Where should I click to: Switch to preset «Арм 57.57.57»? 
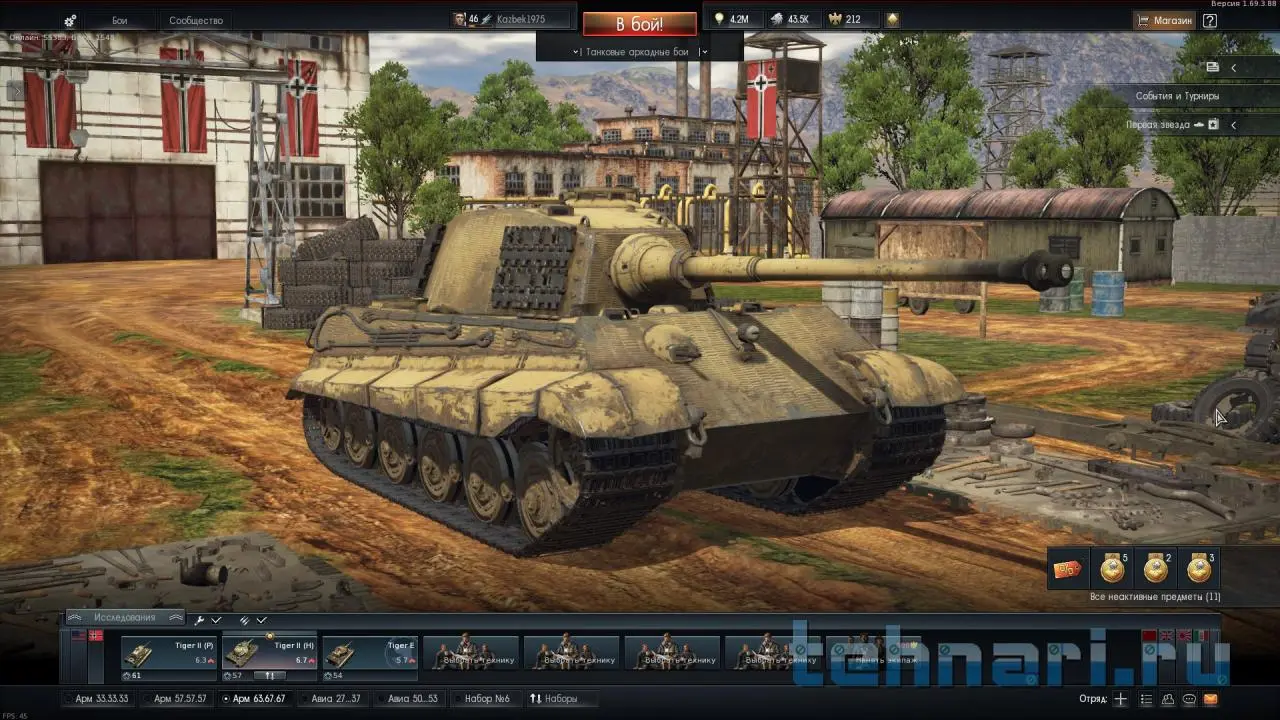[180, 699]
